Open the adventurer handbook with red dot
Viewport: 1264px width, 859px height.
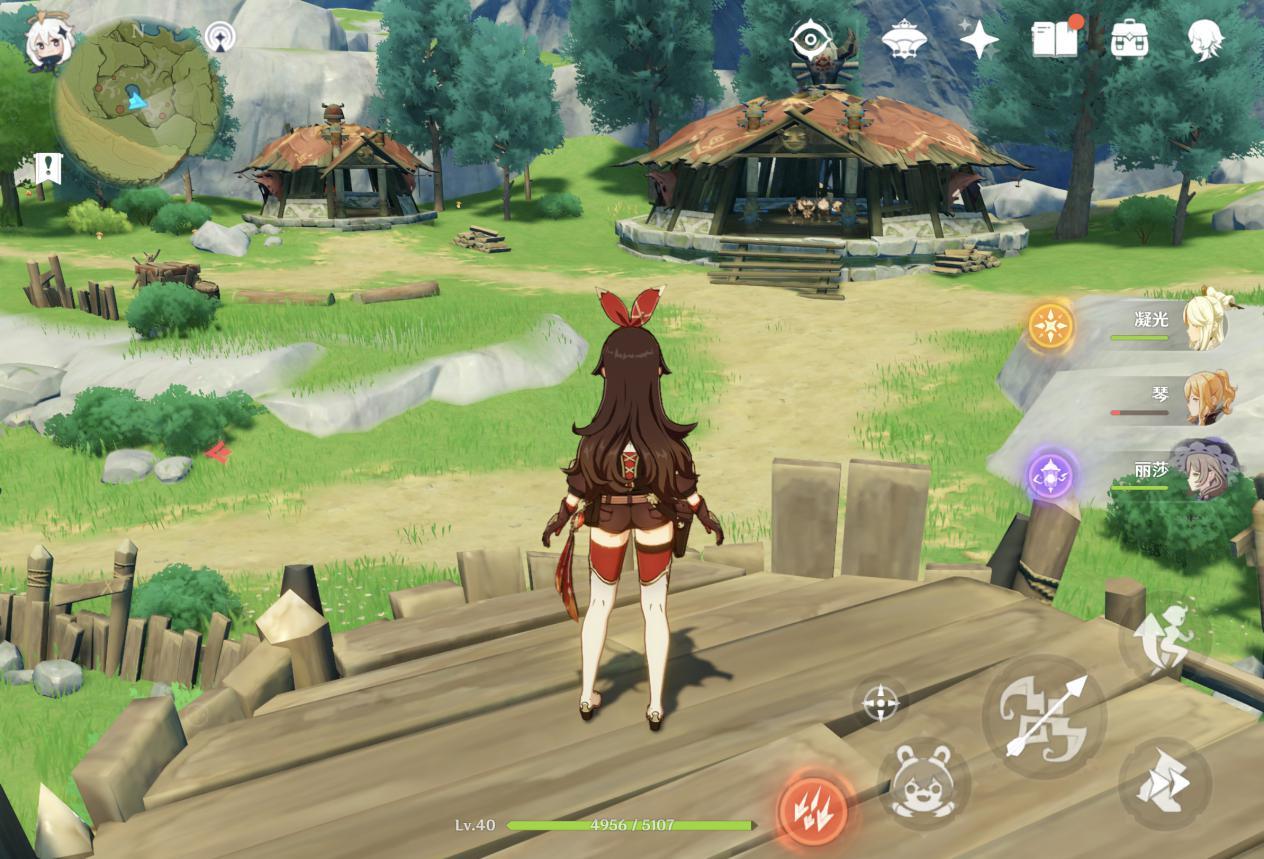pos(1054,40)
